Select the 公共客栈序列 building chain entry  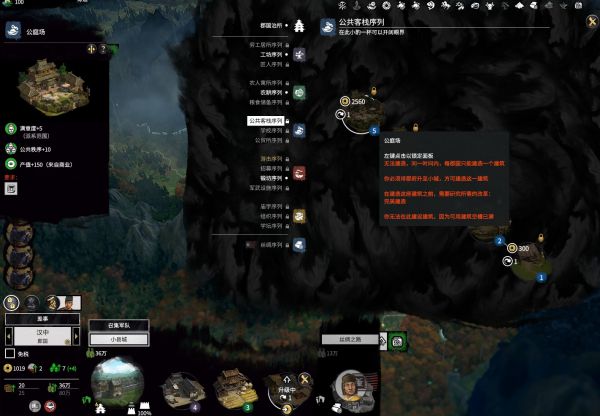pos(265,121)
